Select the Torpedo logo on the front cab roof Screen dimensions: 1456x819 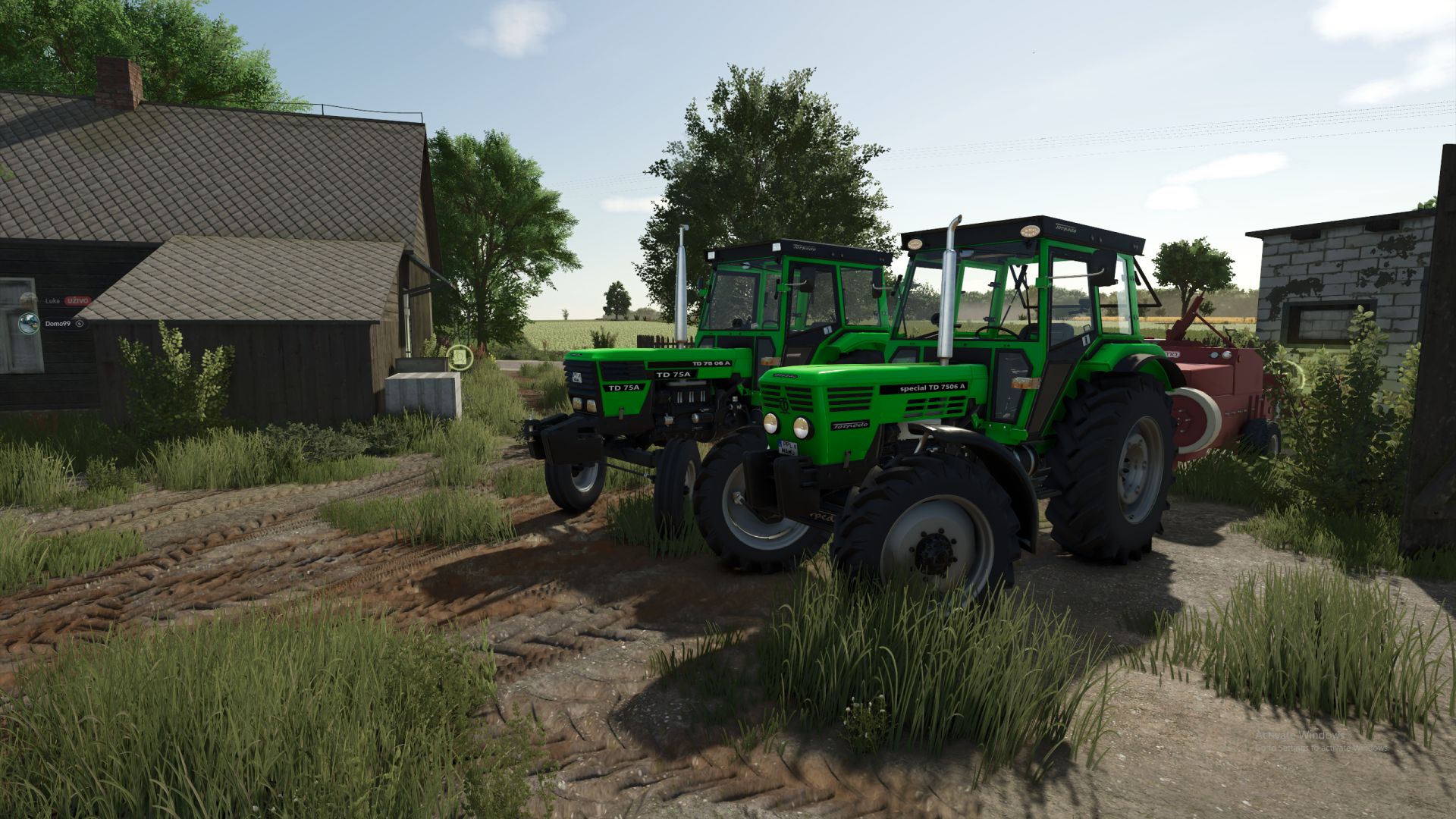tap(1066, 229)
